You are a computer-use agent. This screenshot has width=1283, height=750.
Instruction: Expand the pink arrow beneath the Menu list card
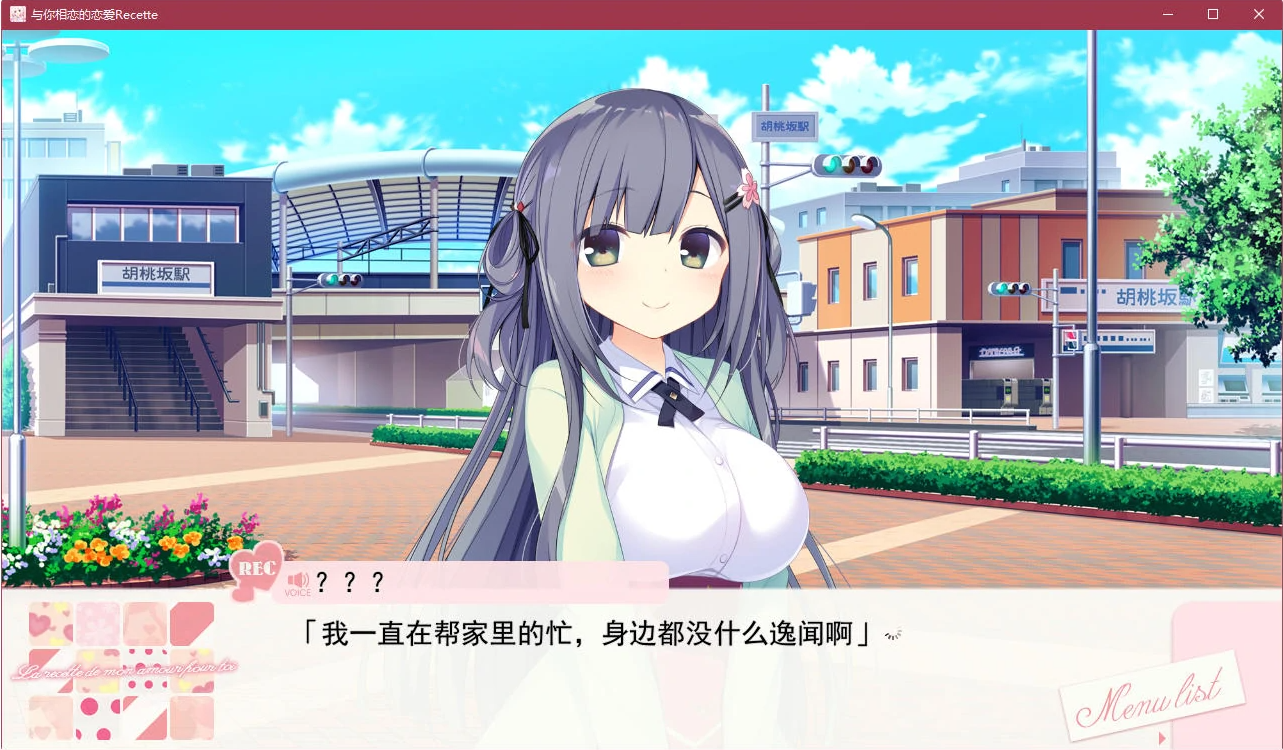click(x=1162, y=738)
